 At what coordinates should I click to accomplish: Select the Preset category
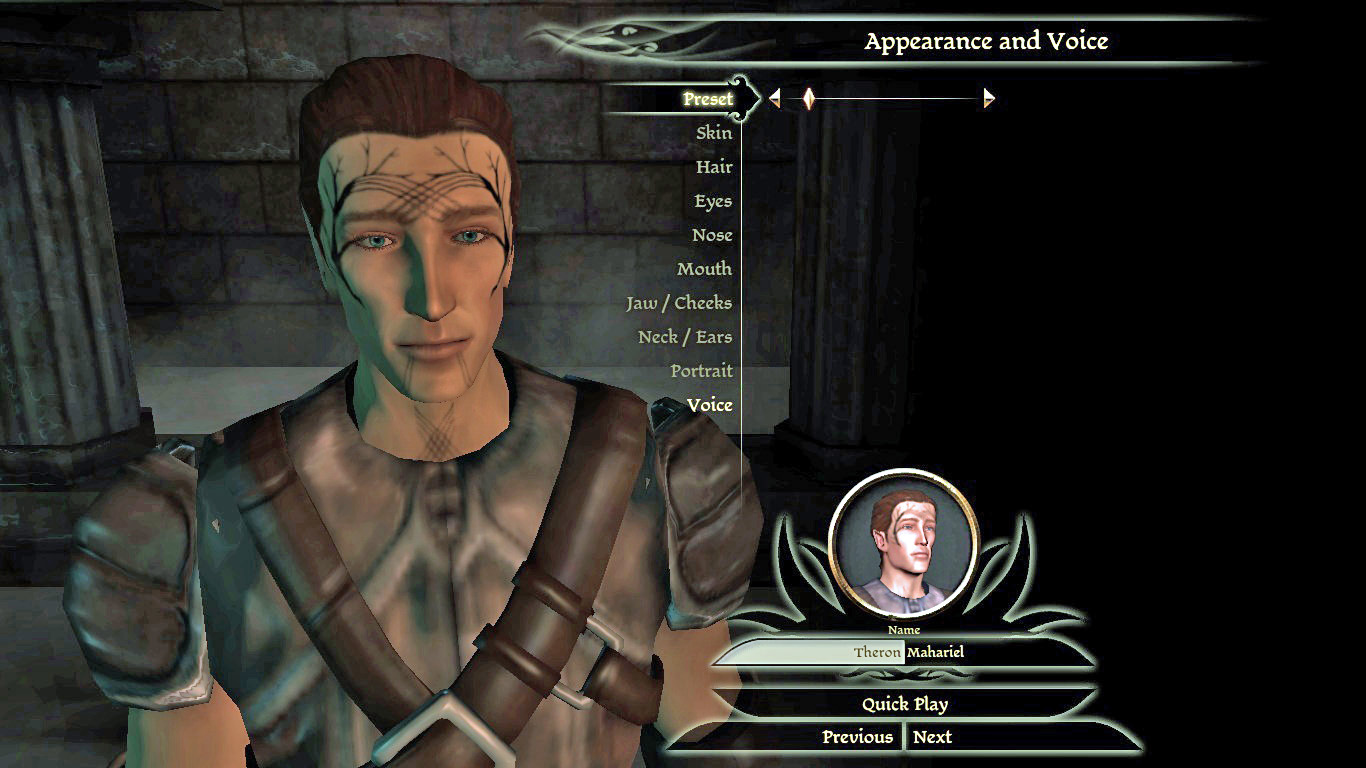708,99
